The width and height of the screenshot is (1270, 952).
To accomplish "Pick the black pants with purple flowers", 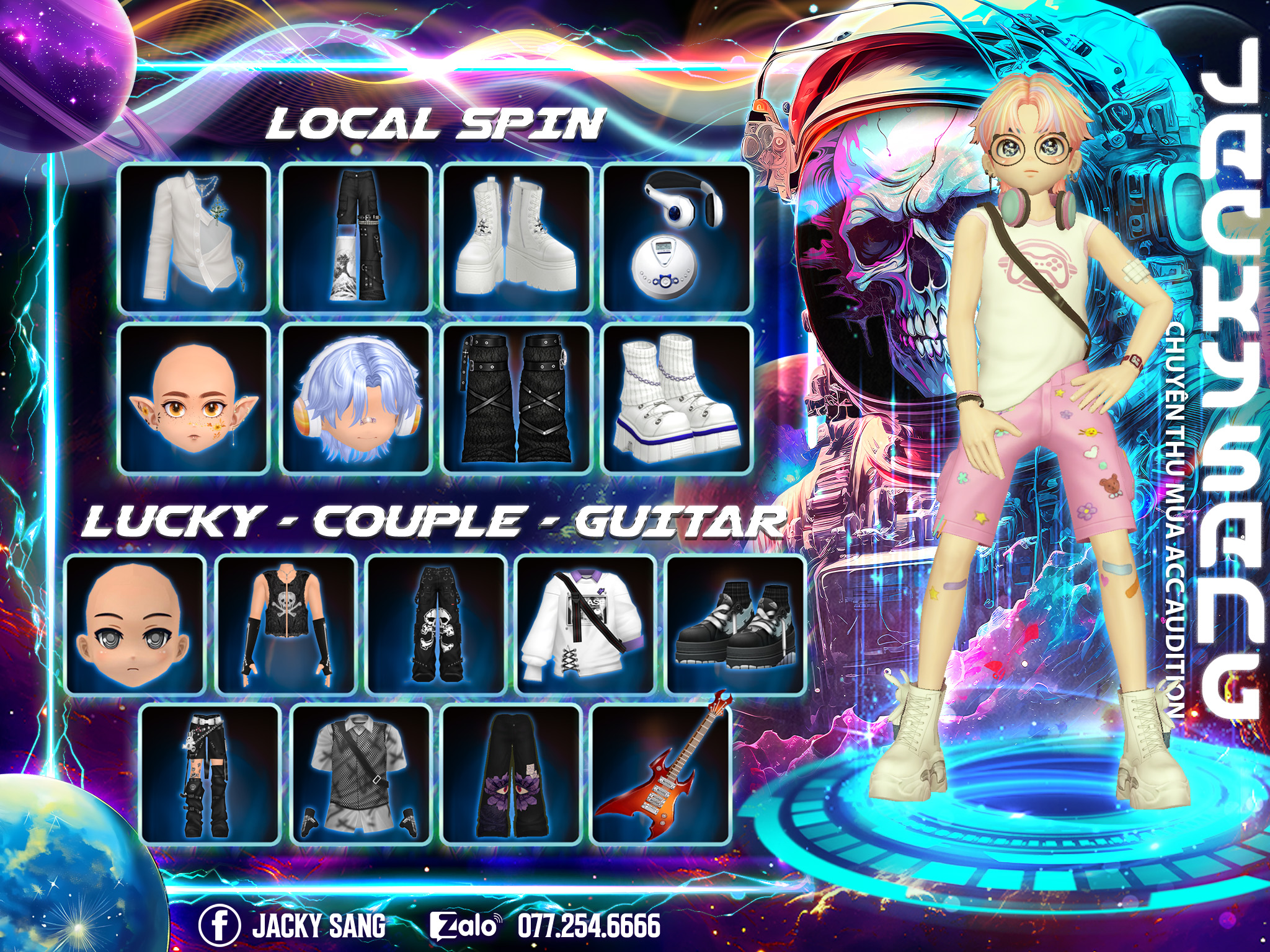I will pyautogui.click(x=512, y=773).
